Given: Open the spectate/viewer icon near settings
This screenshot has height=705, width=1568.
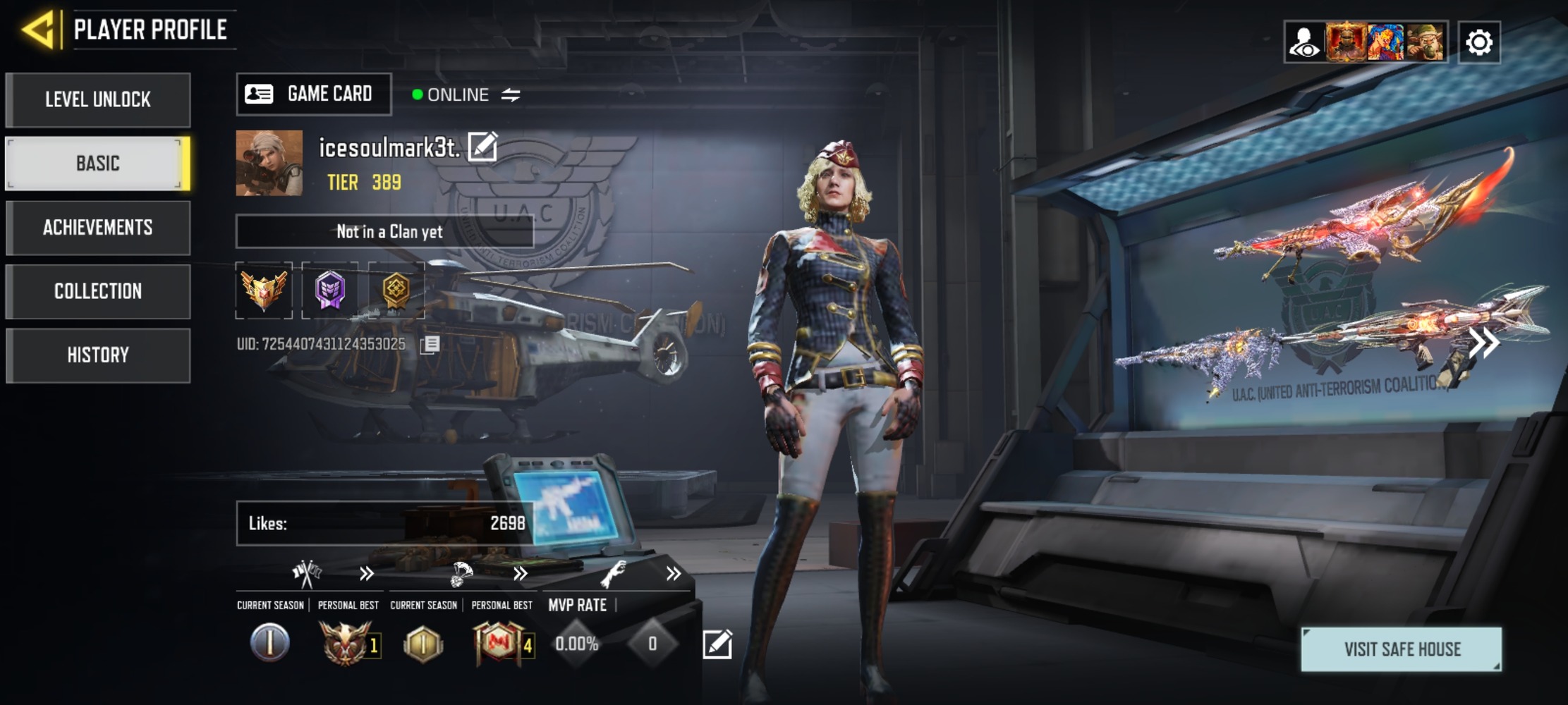Looking at the screenshot, I should (1306, 42).
